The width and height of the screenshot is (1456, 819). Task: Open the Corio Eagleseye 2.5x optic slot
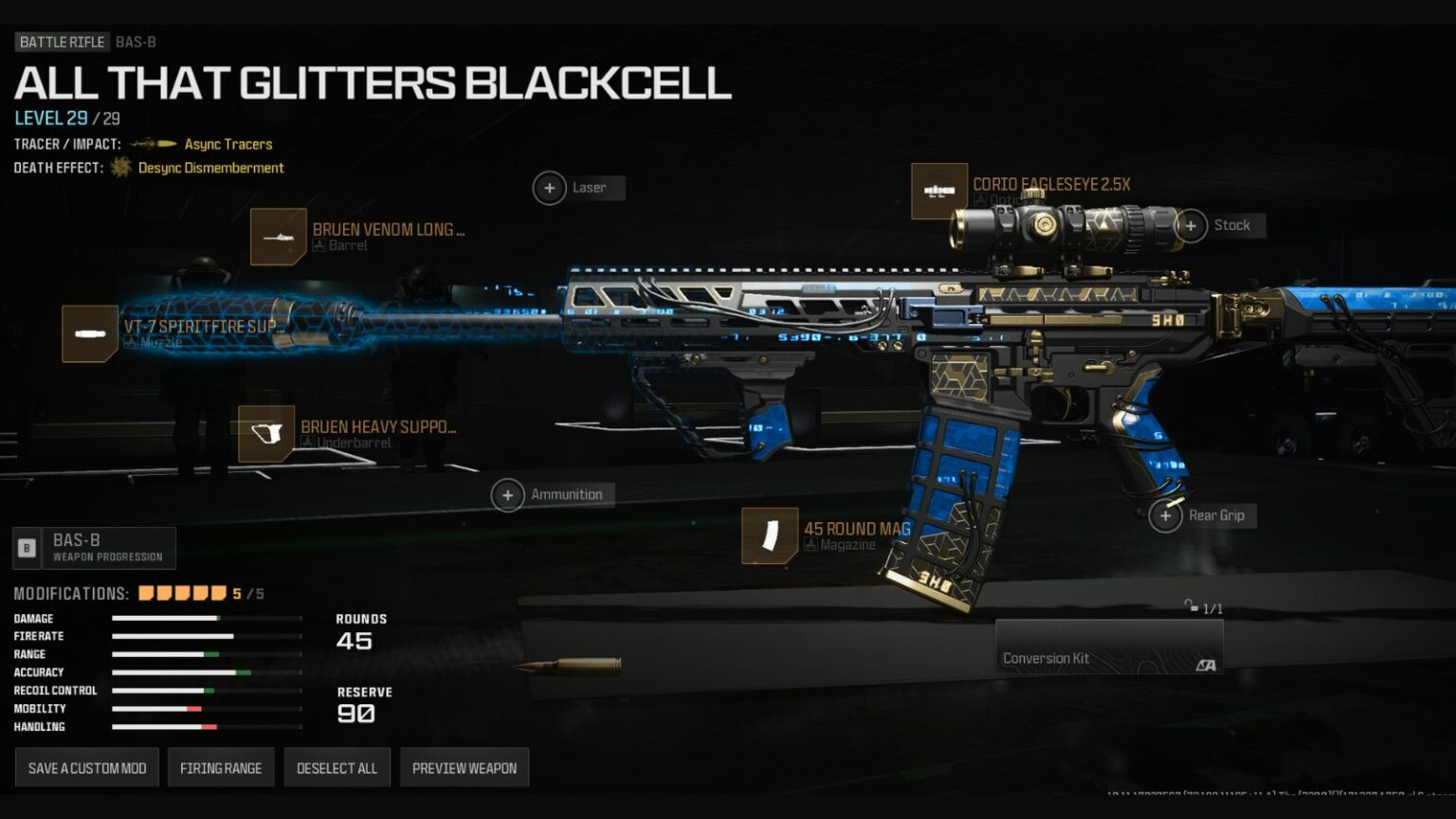pos(939,191)
